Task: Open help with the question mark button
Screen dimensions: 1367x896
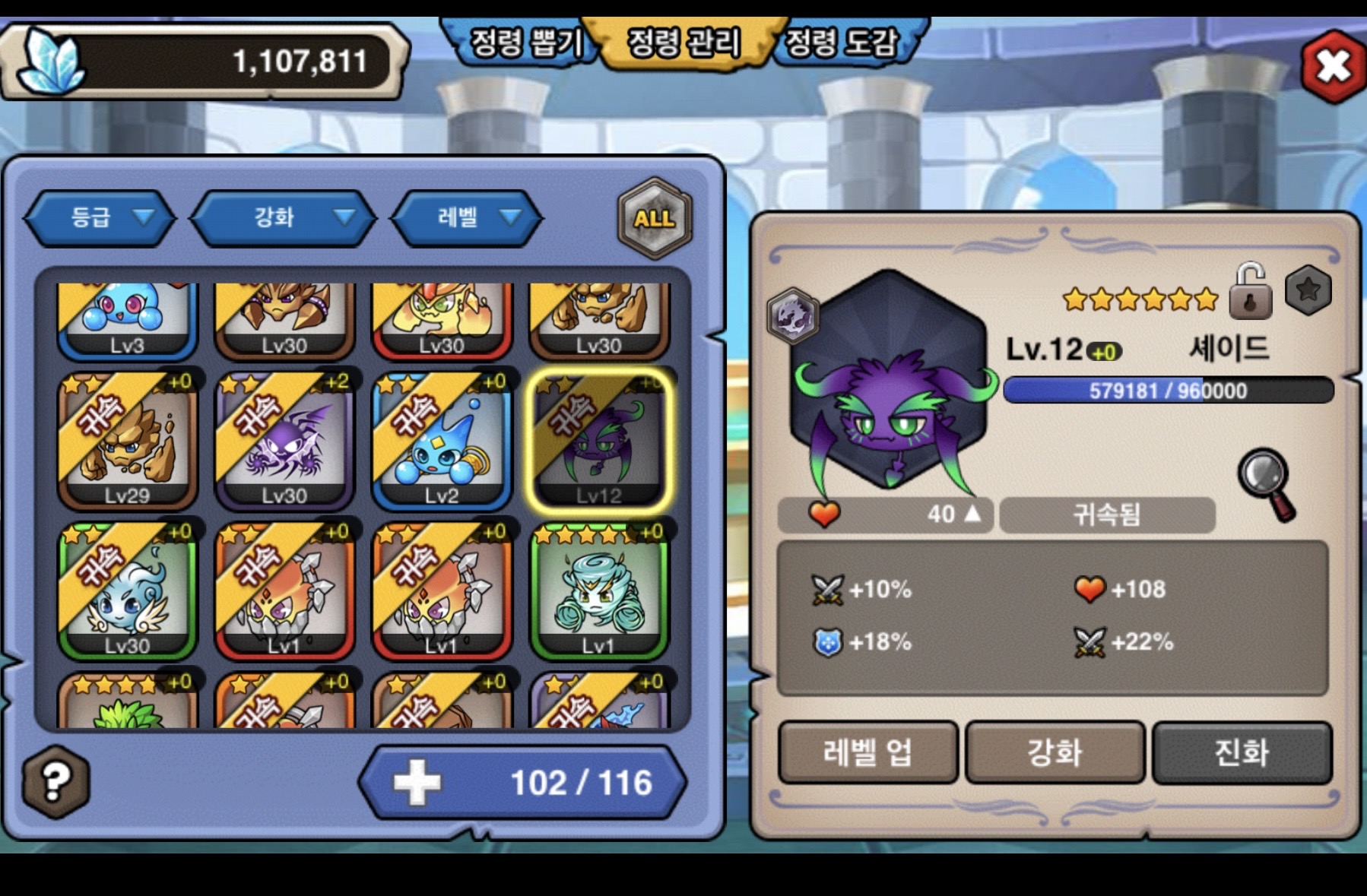Action: pyautogui.click(x=56, y=781)
